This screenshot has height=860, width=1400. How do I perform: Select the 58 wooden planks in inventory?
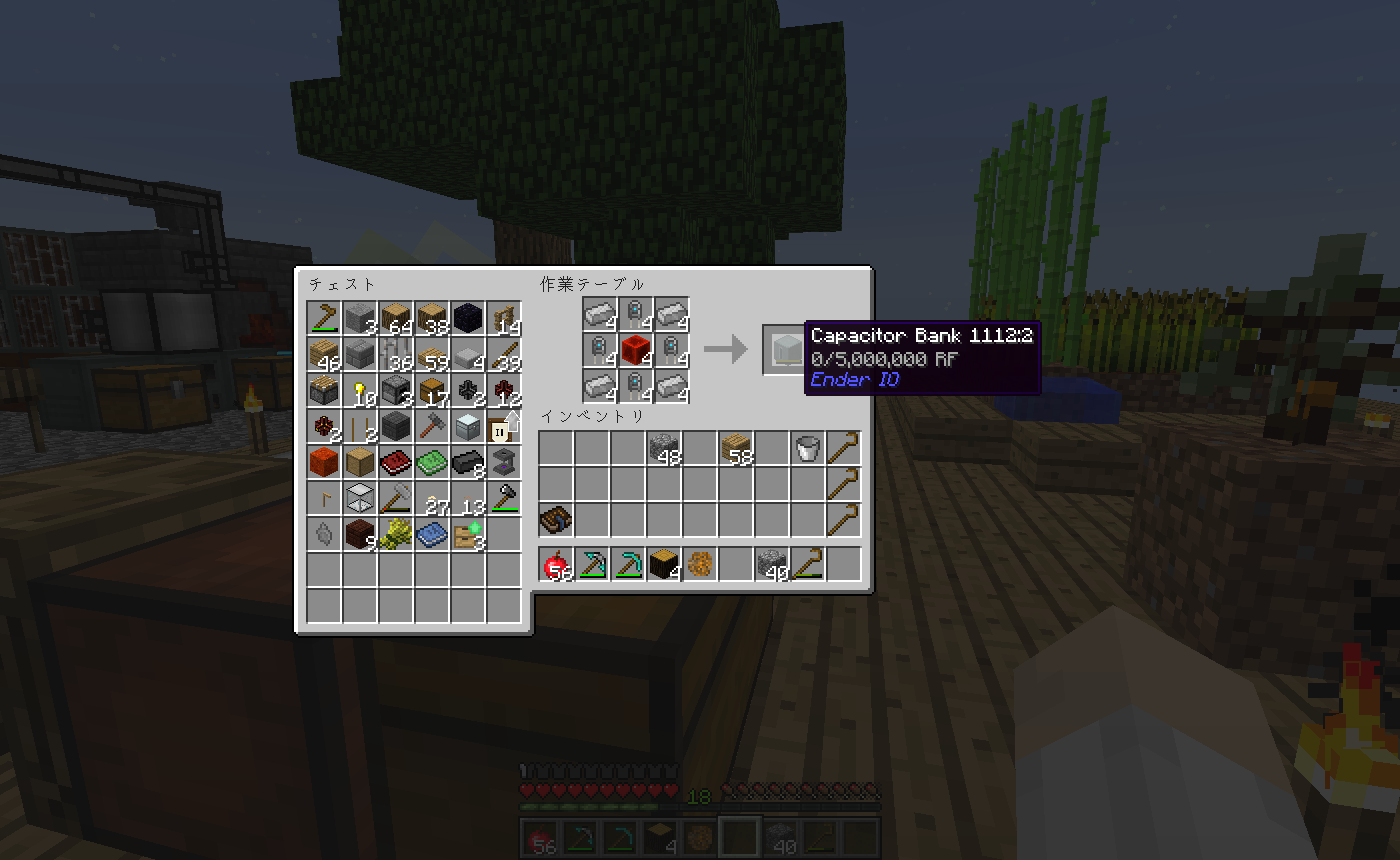(735, 449)
